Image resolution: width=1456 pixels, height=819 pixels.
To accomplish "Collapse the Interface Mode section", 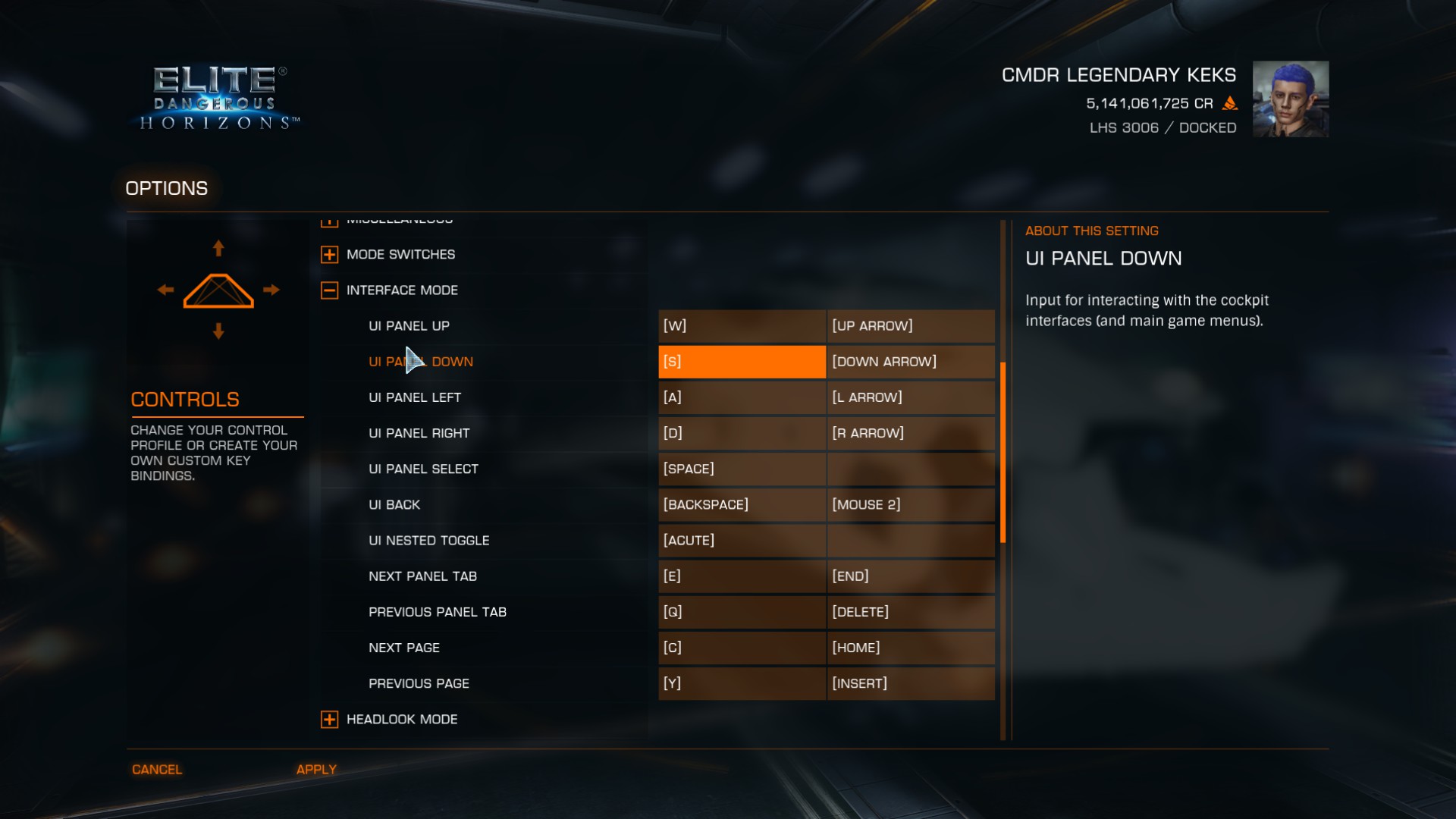I will [329, 290].
